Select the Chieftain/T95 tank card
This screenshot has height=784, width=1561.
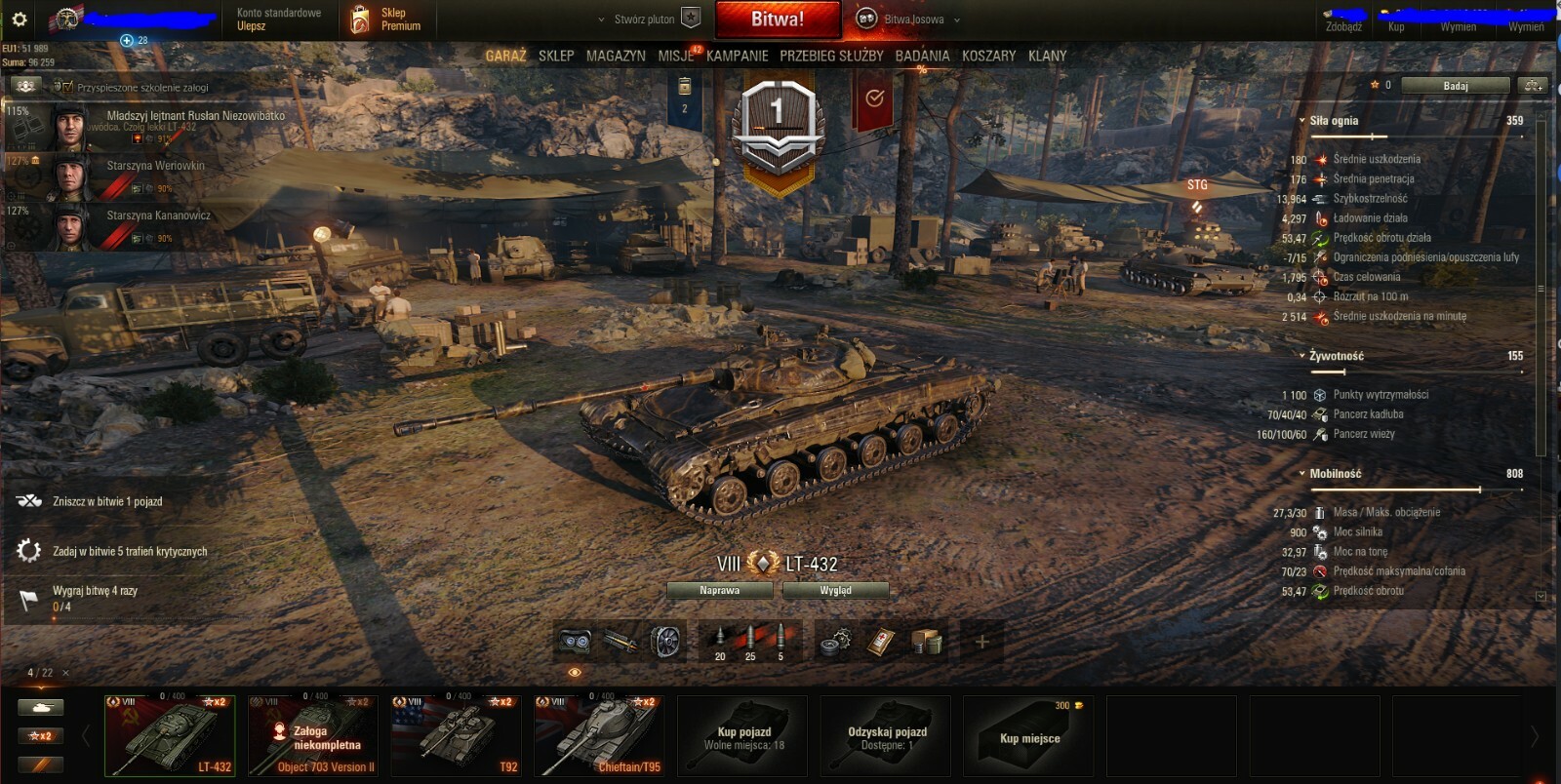pos(599,735)
